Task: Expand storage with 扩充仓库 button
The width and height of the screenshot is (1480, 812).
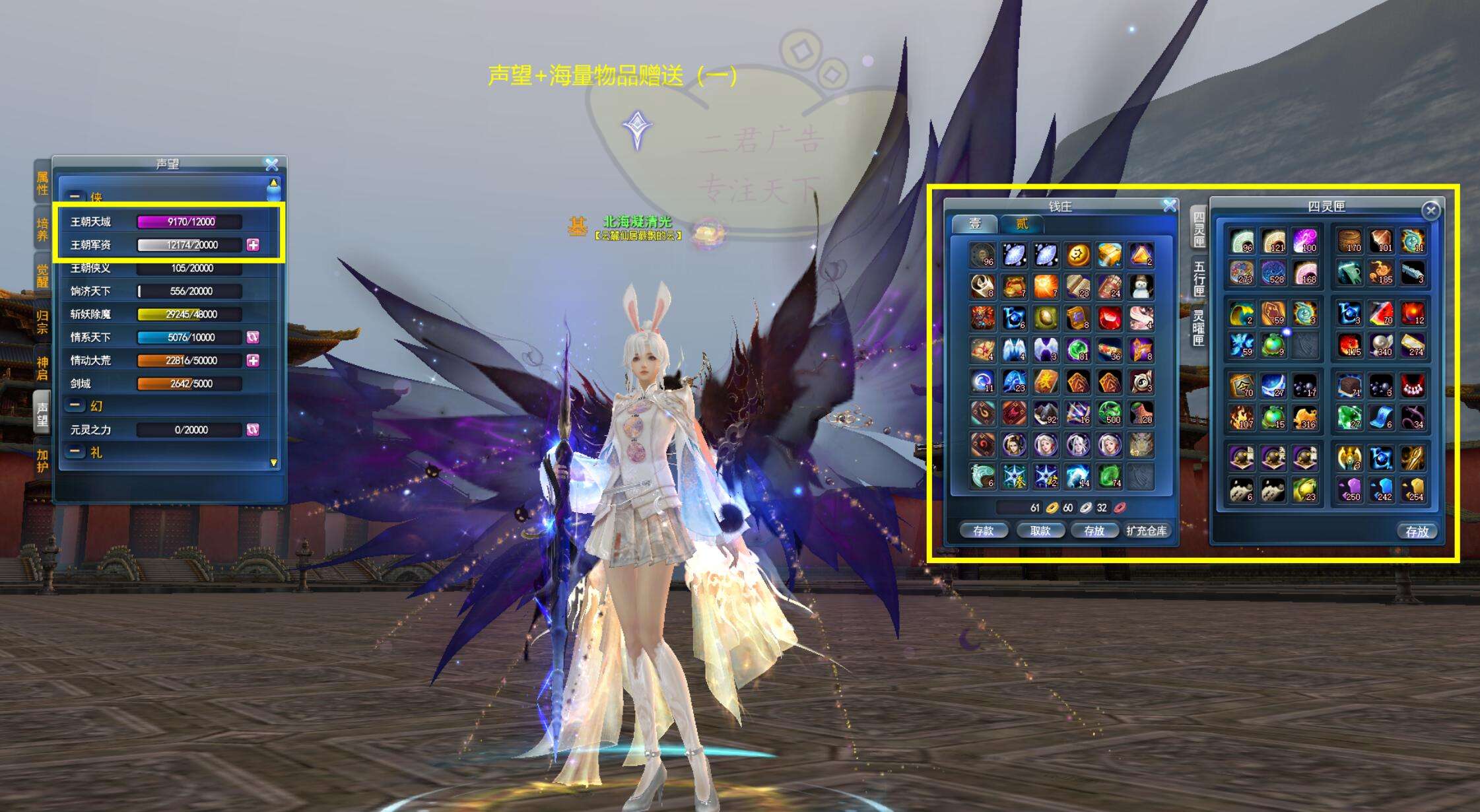Action: point(1147,531)
